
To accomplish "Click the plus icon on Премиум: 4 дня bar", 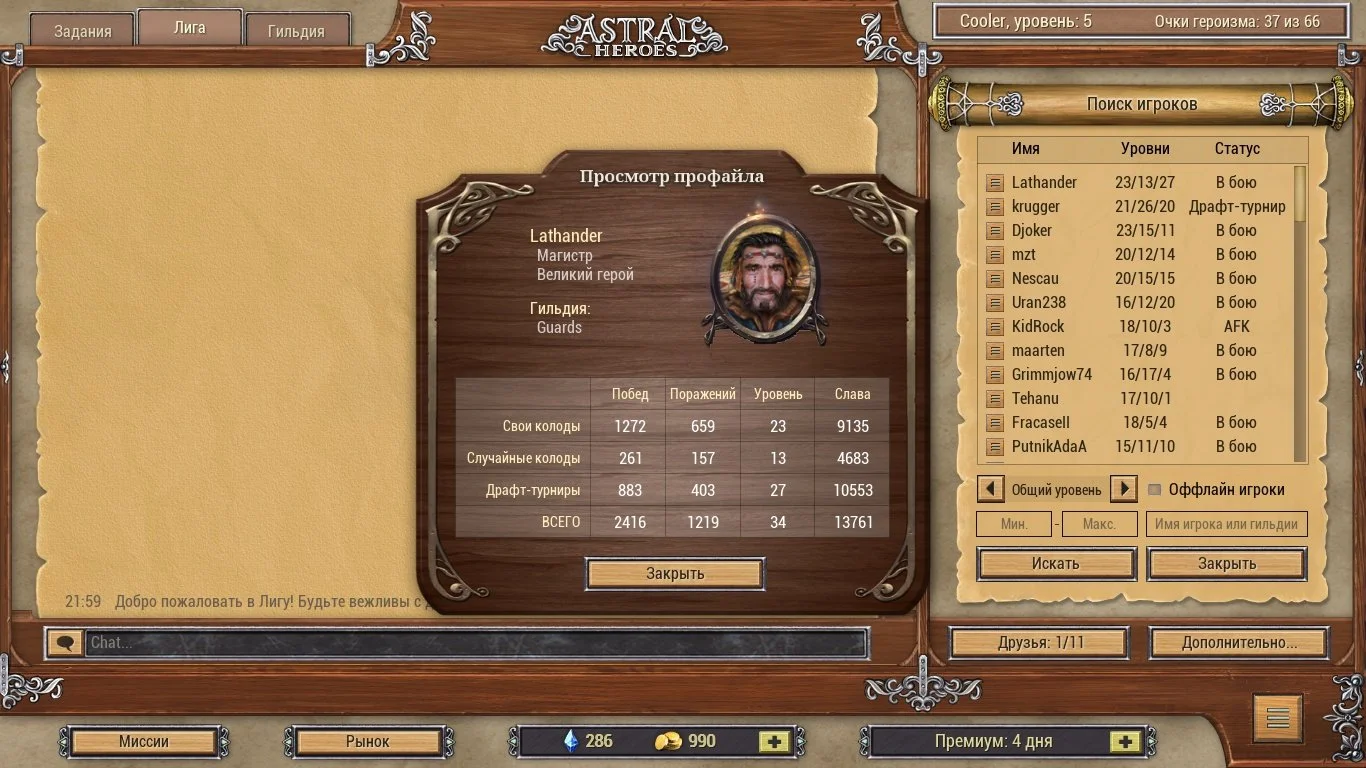I will pos(1126,741).
